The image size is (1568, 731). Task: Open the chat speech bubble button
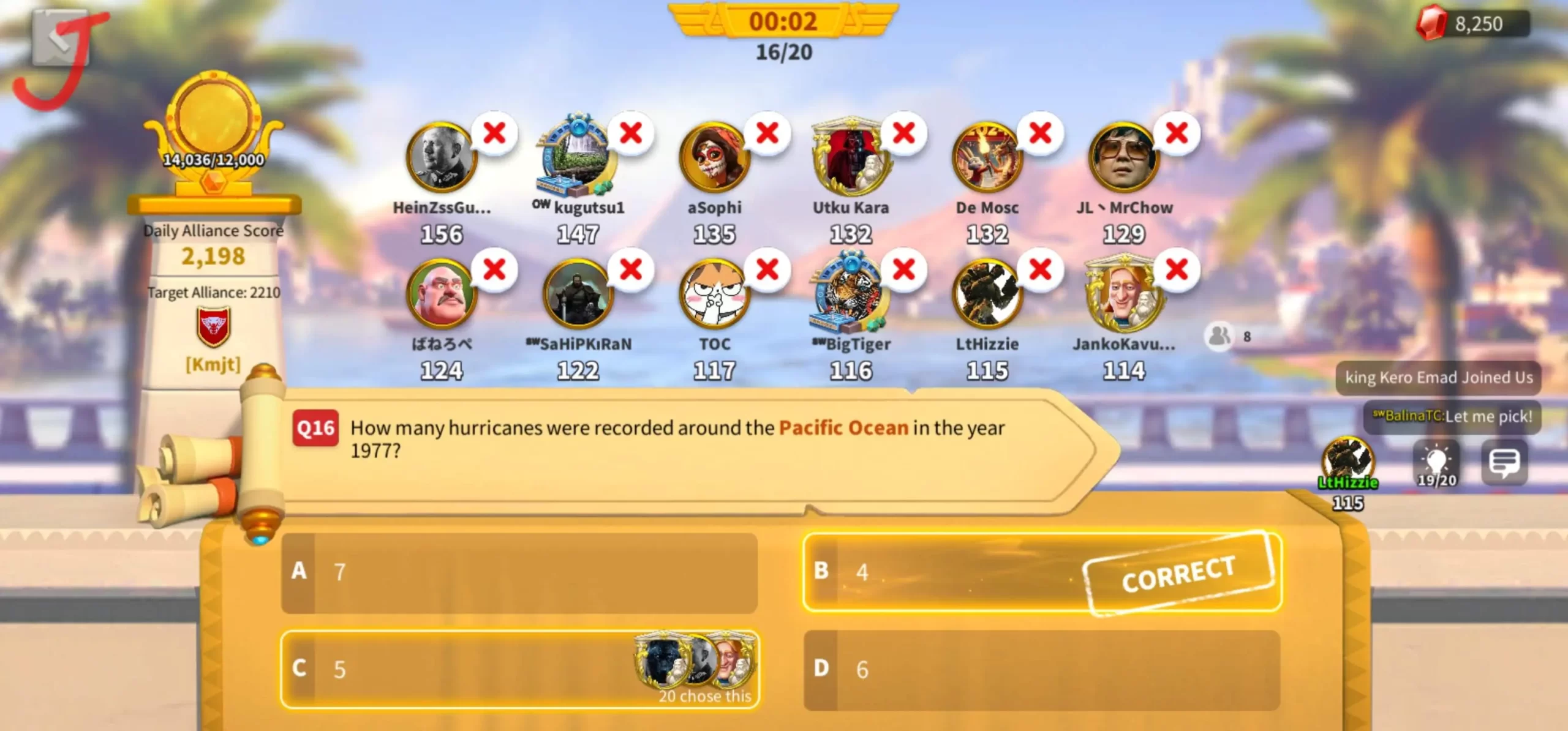1504,463
